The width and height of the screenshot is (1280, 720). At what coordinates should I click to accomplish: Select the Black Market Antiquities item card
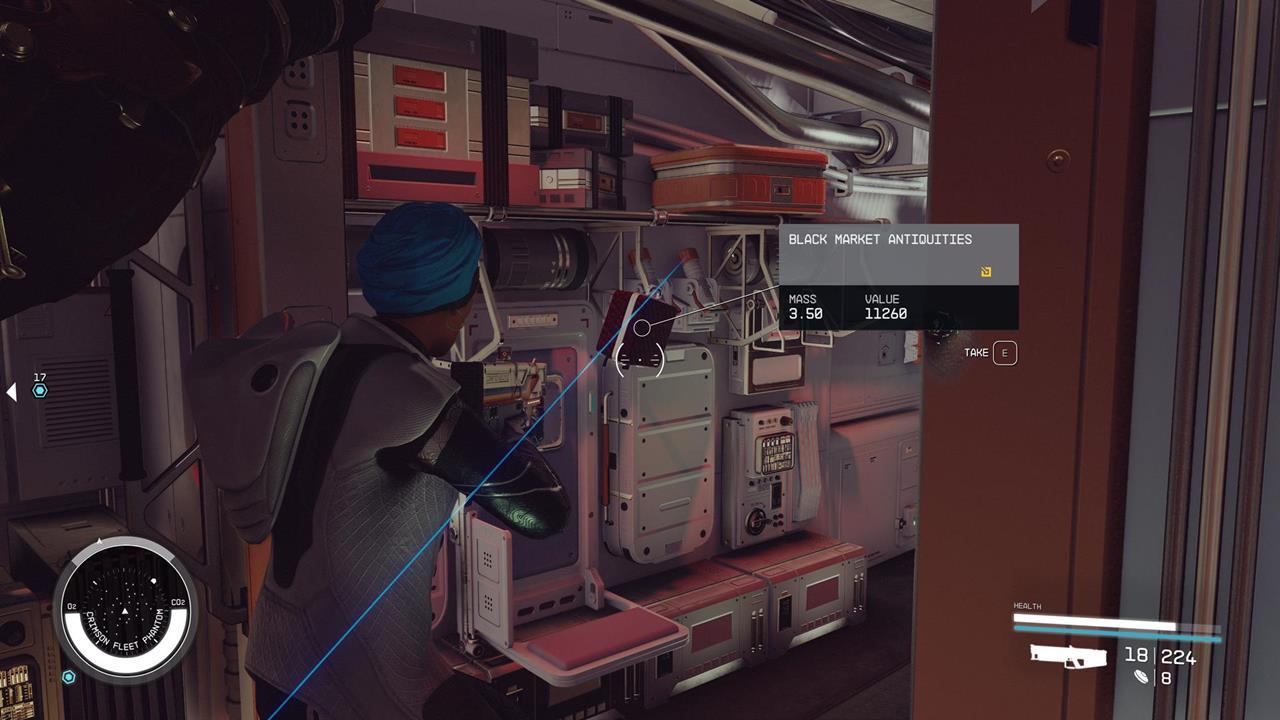[898, 276]
